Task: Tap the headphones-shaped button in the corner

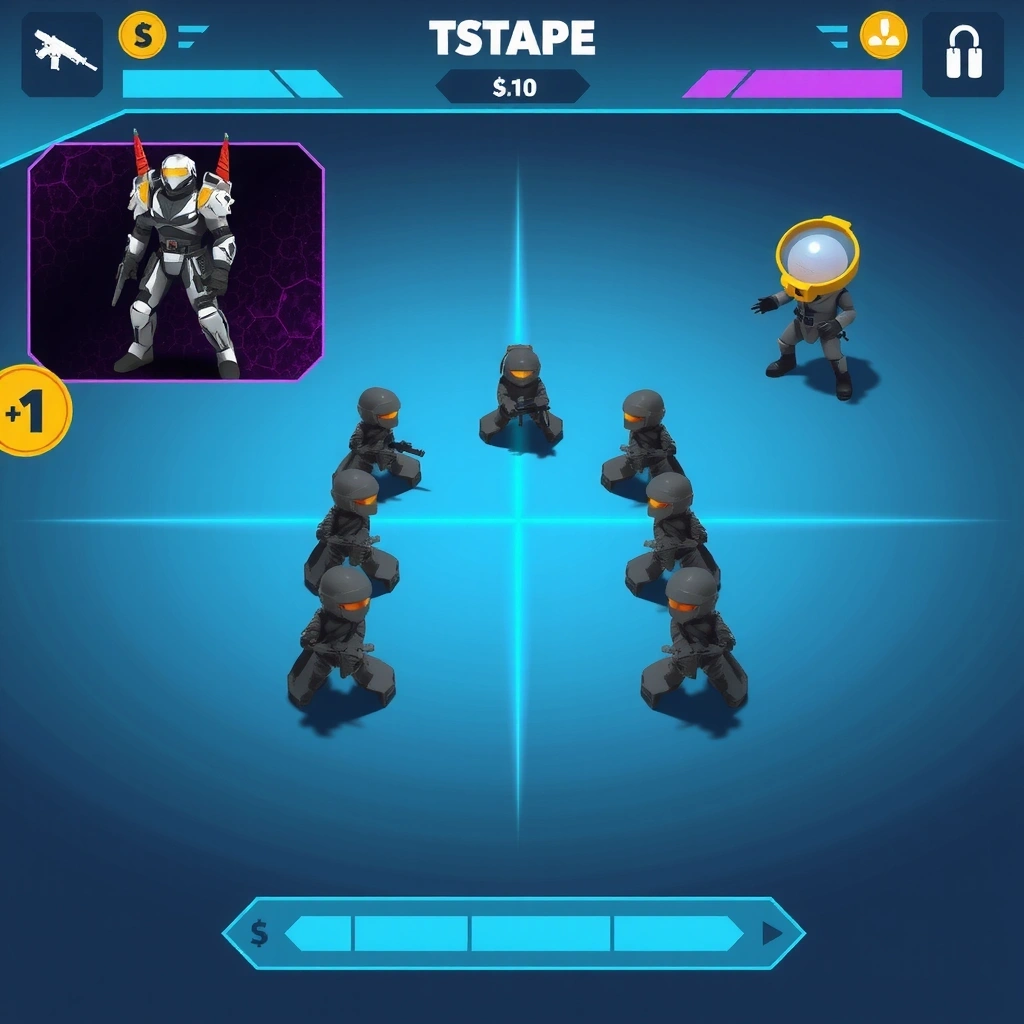Action: click(962, 54)
